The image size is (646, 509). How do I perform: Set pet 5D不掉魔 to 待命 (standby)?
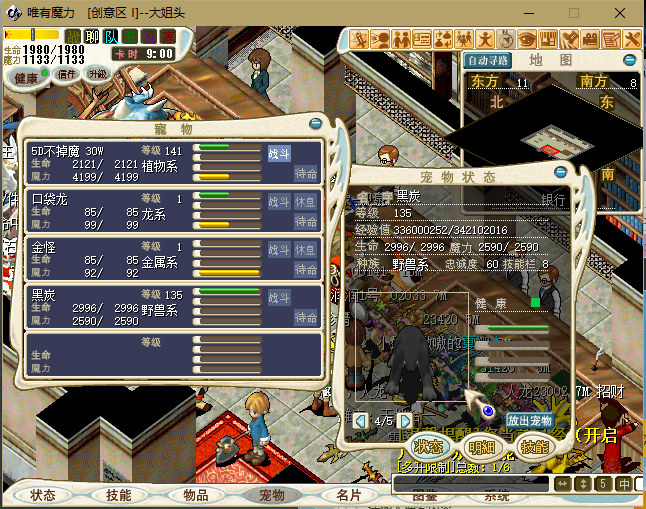click(x=306, y=173)
